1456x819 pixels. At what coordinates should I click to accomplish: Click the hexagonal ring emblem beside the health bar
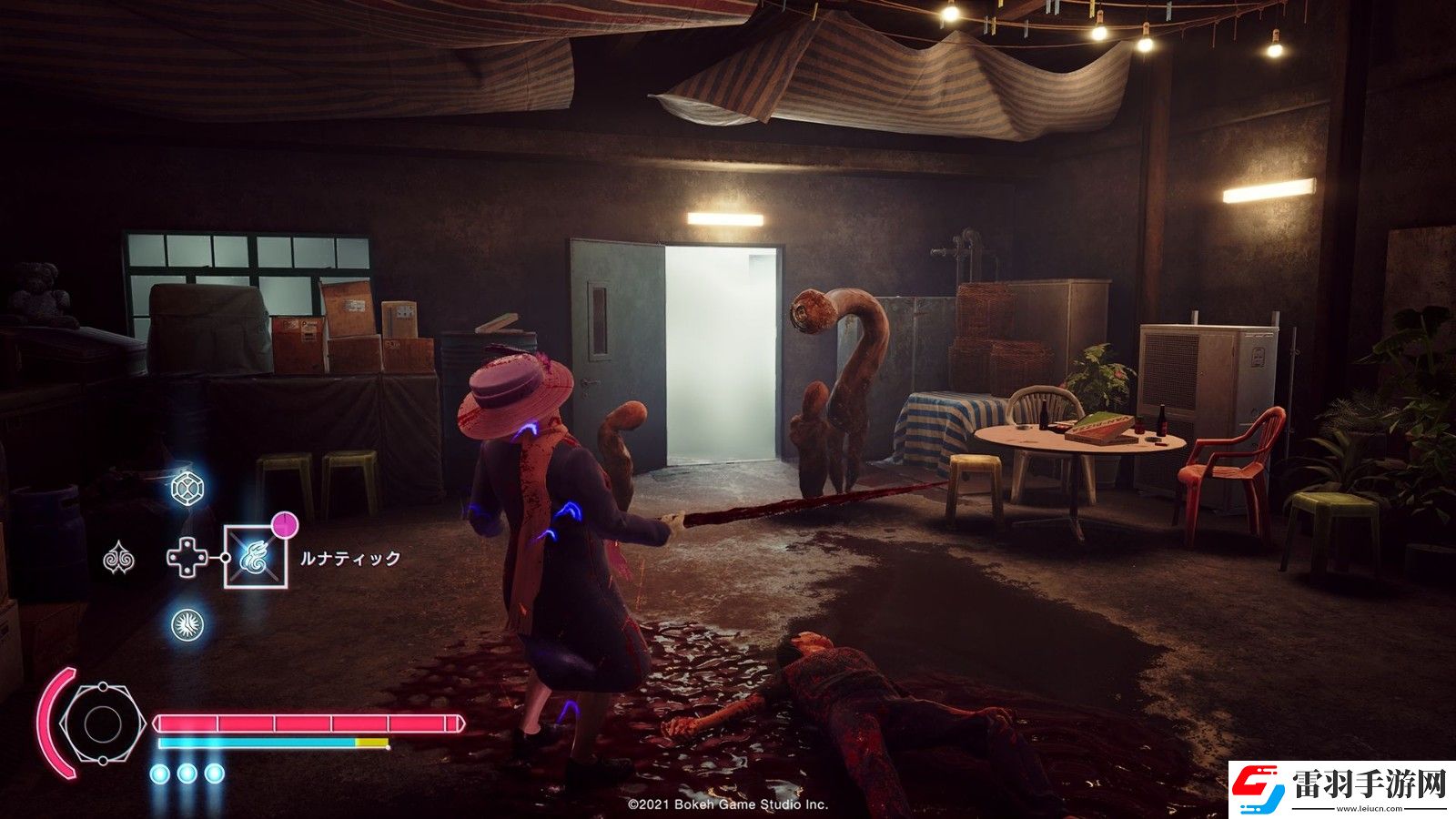click(x=101, y=724)
